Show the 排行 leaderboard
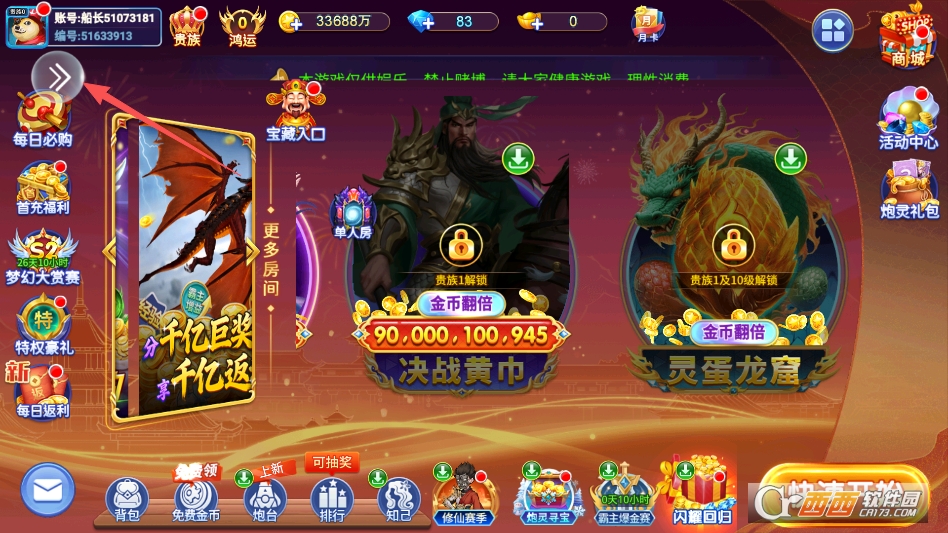 [x=331, y=498]
